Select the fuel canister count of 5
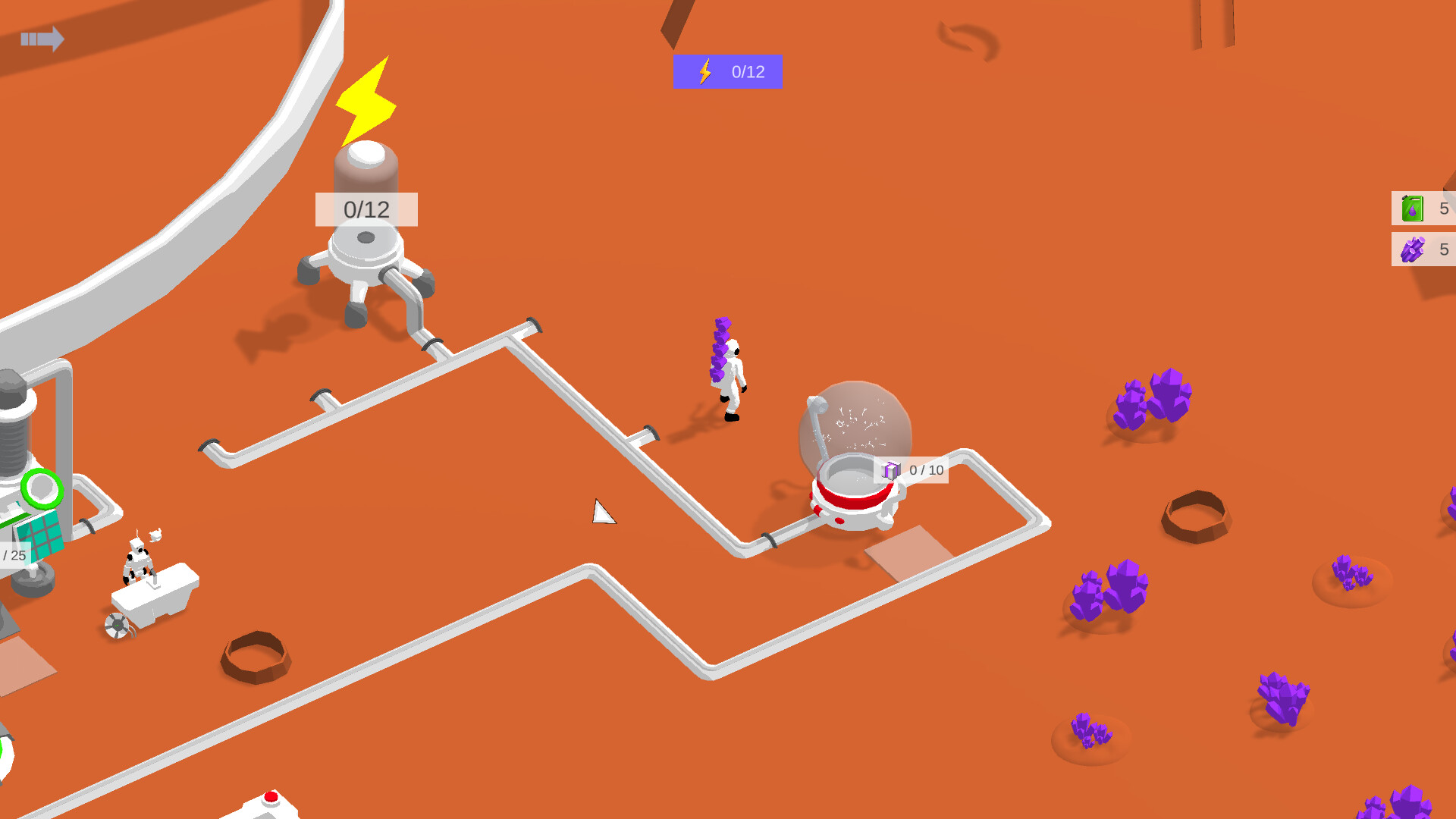Viewport: 1456px width, 819px height. click(x=1443, y=208)
